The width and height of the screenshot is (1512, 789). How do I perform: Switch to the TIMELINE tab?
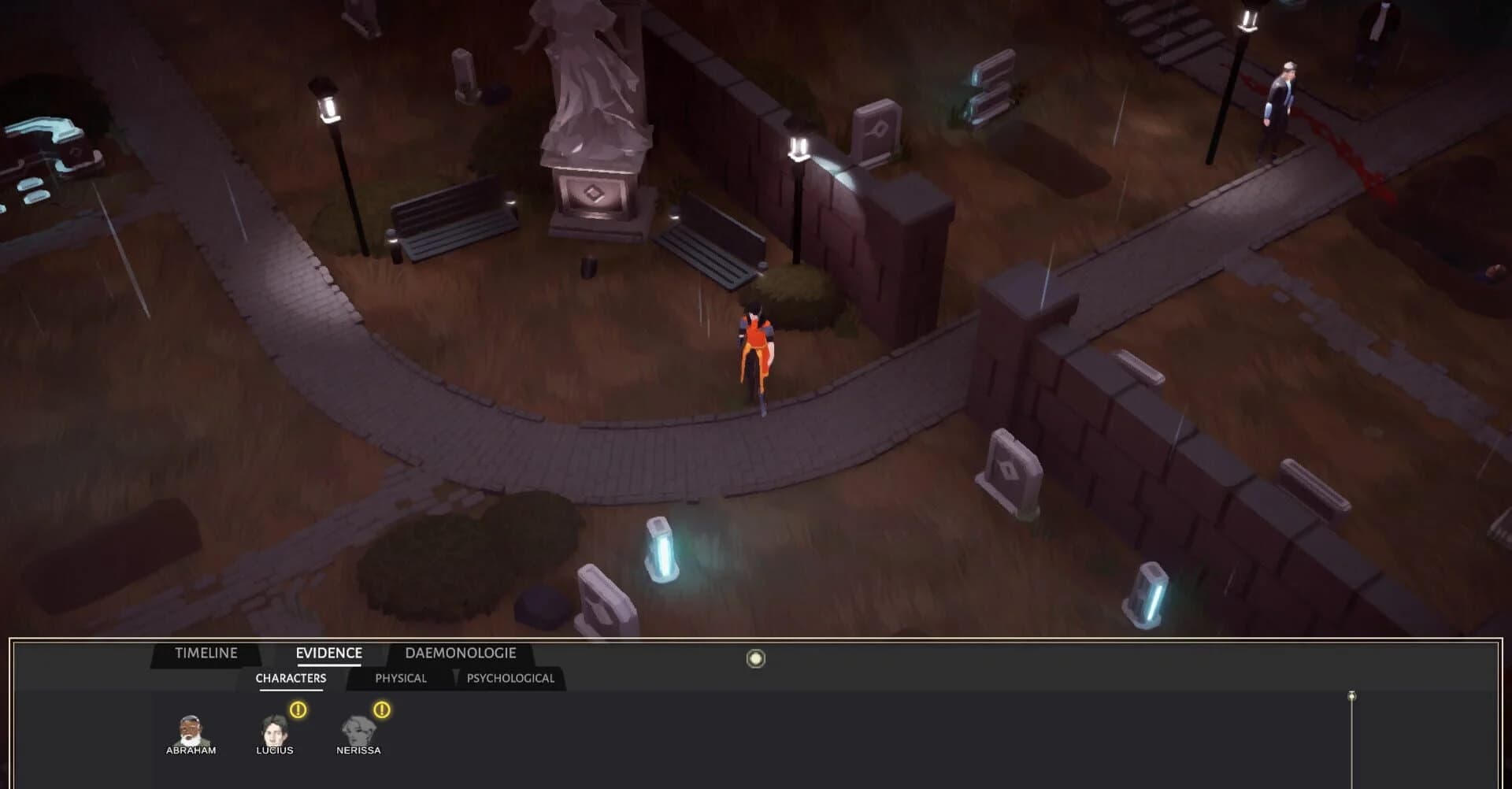pyautogui.click(x=206, y=653)
